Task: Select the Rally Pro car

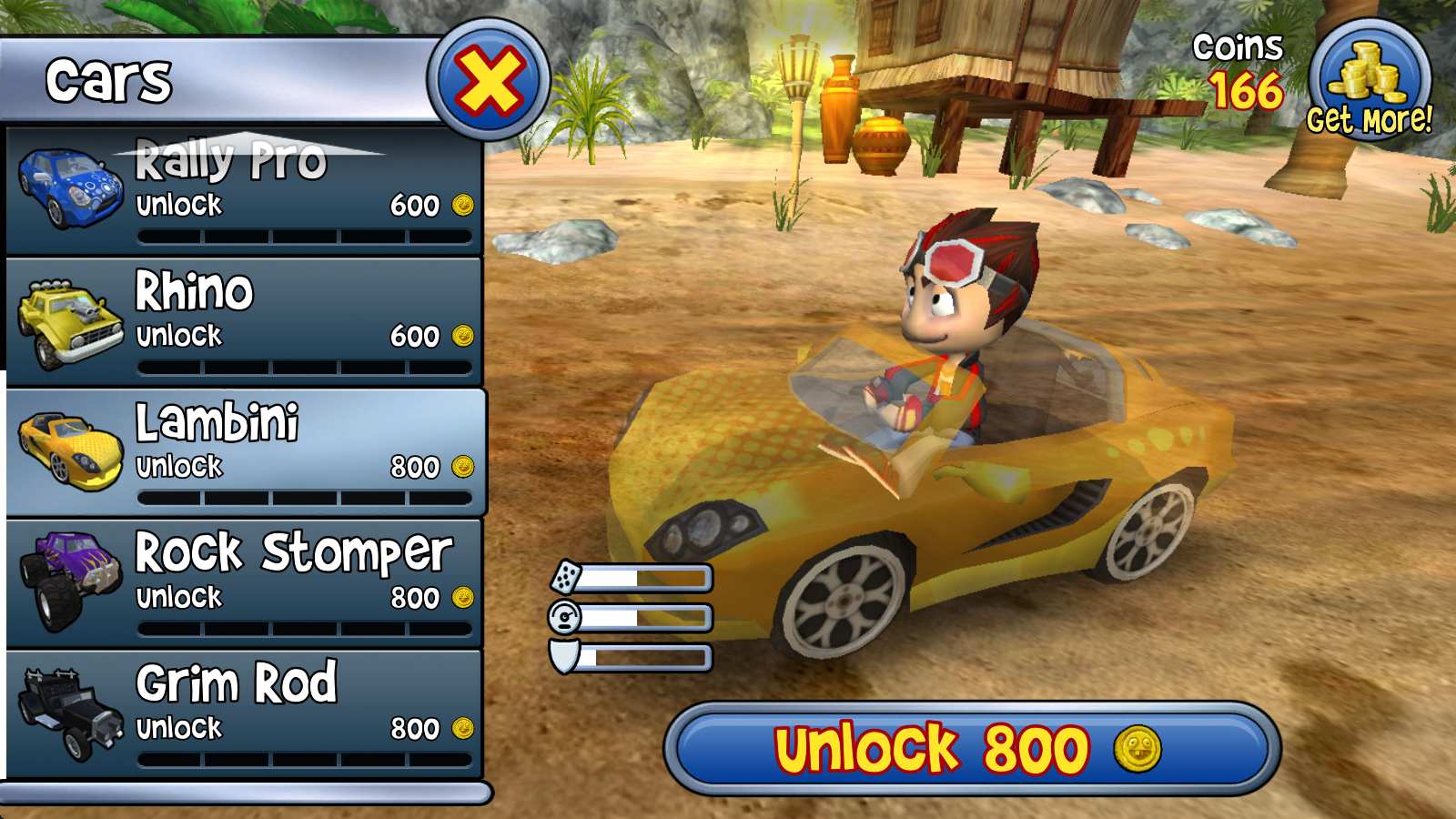Action: click(x=244, y=191)
